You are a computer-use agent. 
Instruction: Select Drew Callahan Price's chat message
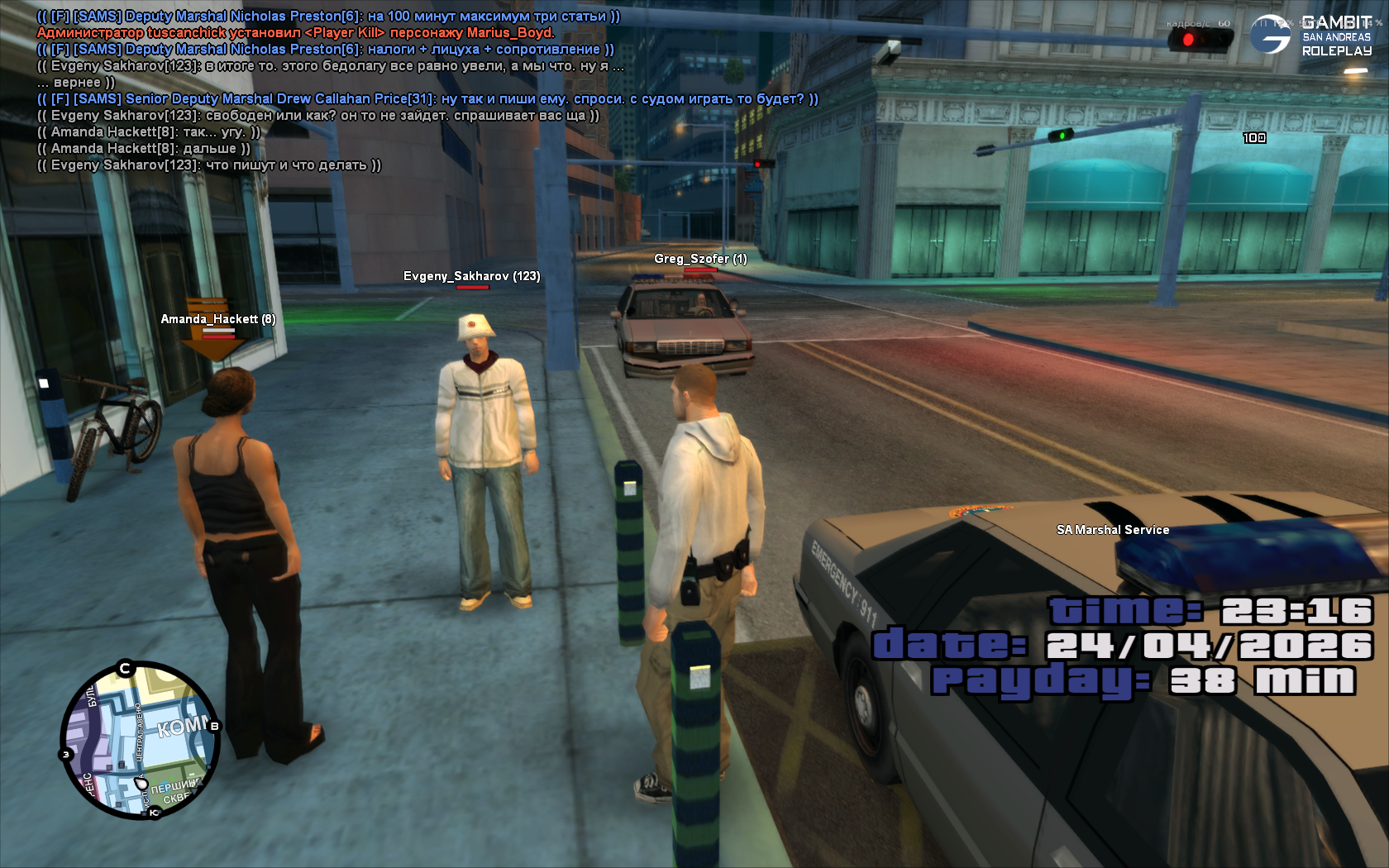(427, 99)
